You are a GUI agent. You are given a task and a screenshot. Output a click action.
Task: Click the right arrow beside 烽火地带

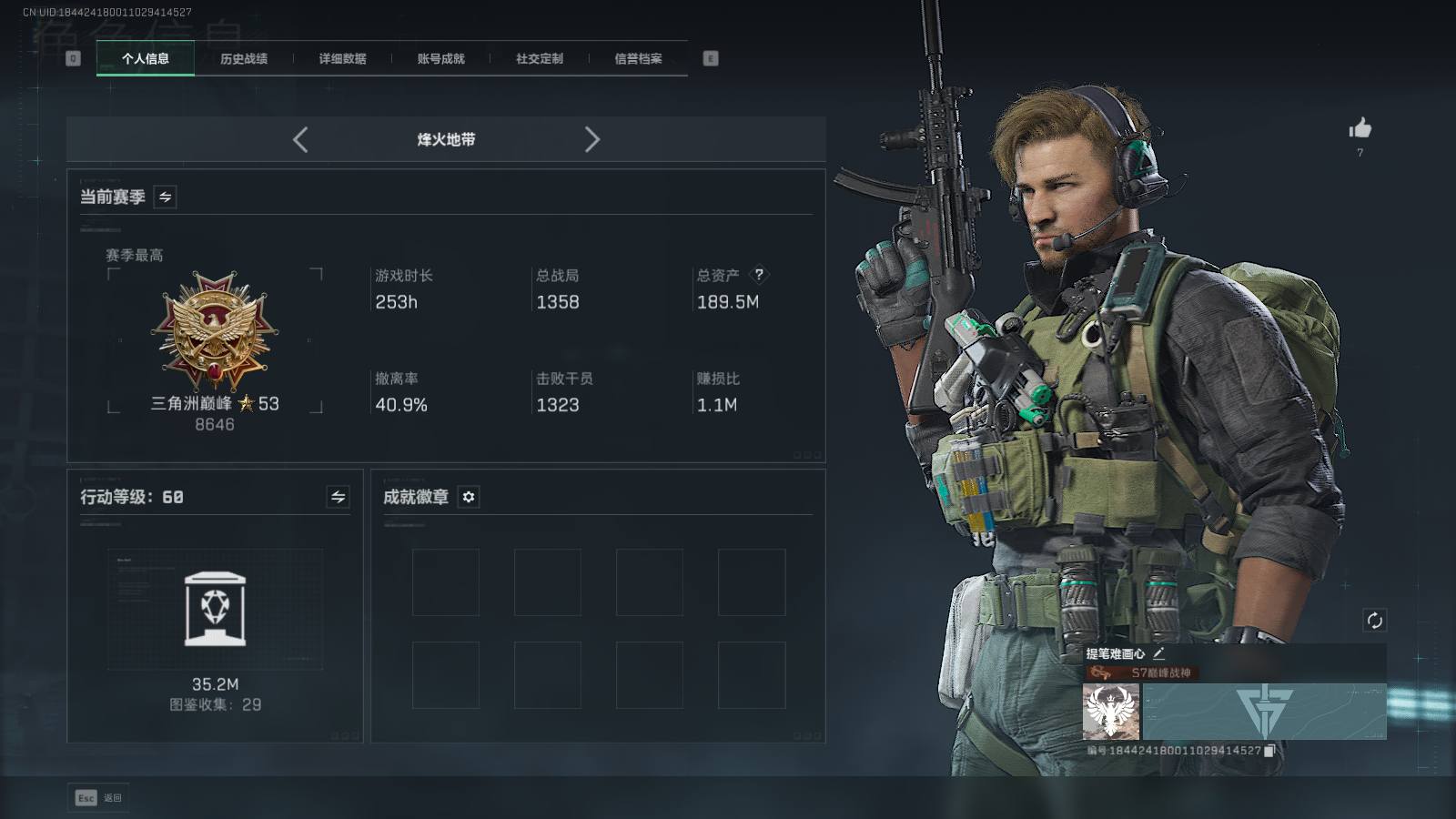coord(591,139)
